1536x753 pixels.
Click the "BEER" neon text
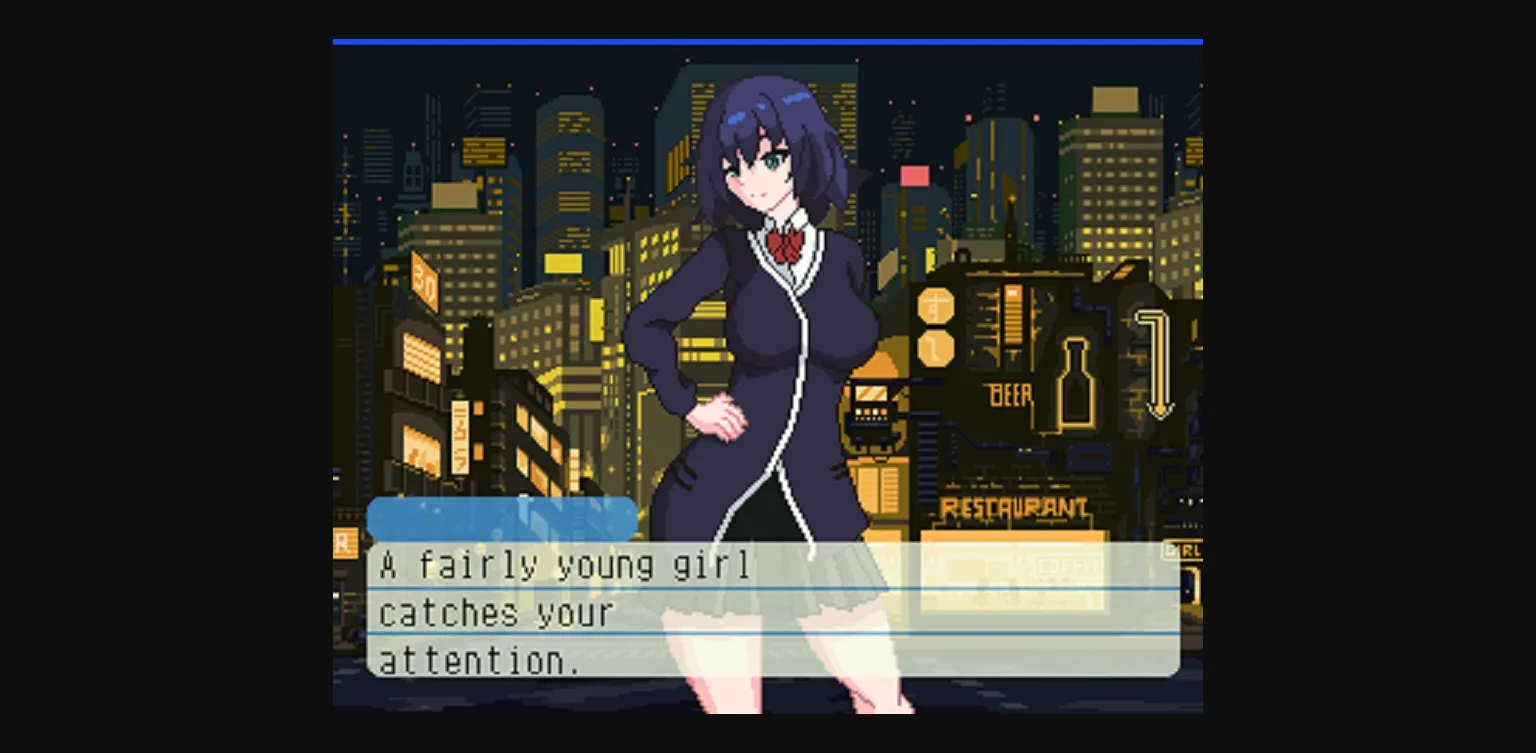point(1010,396)
